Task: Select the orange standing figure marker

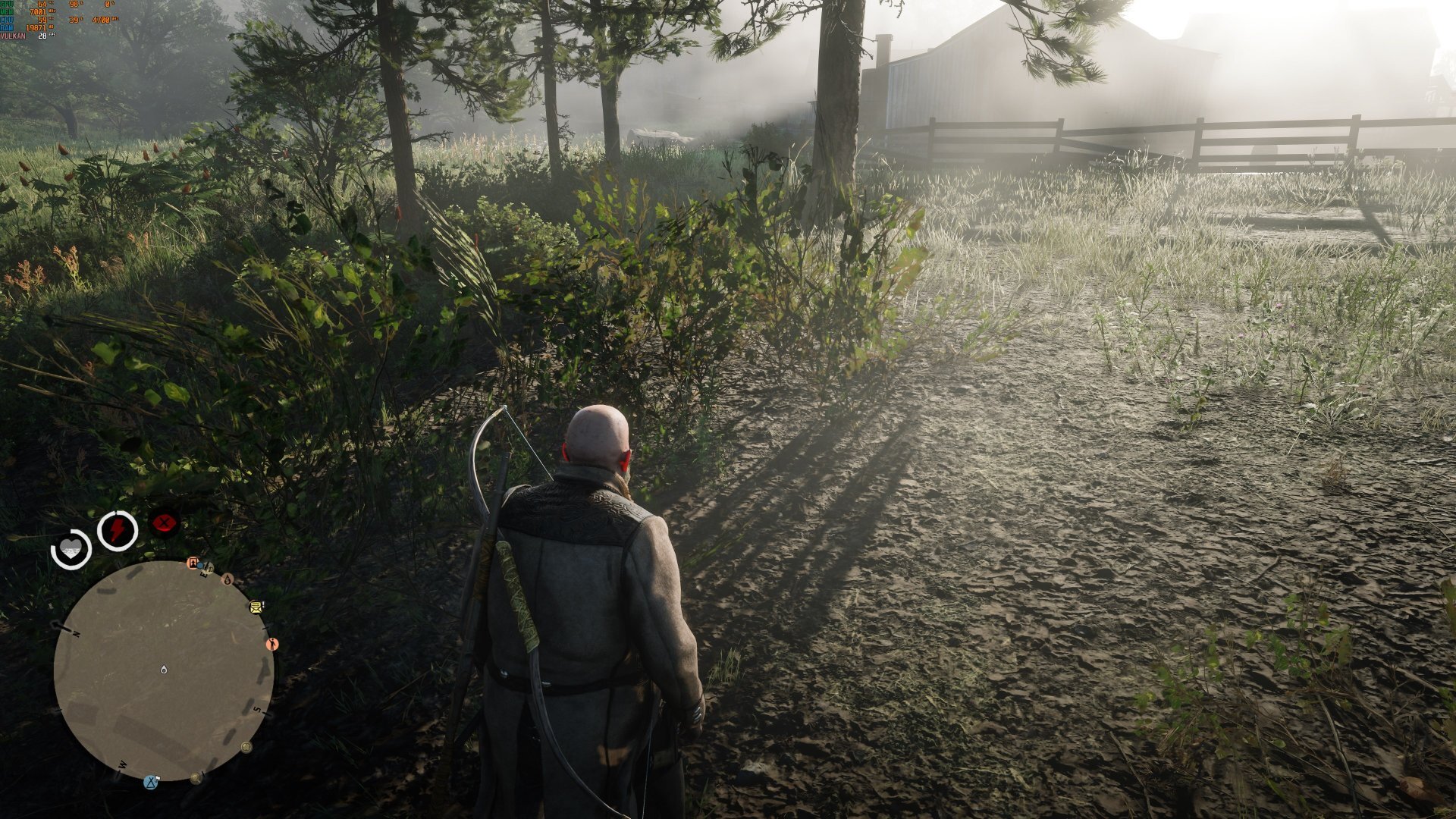Action: (272, 644)
